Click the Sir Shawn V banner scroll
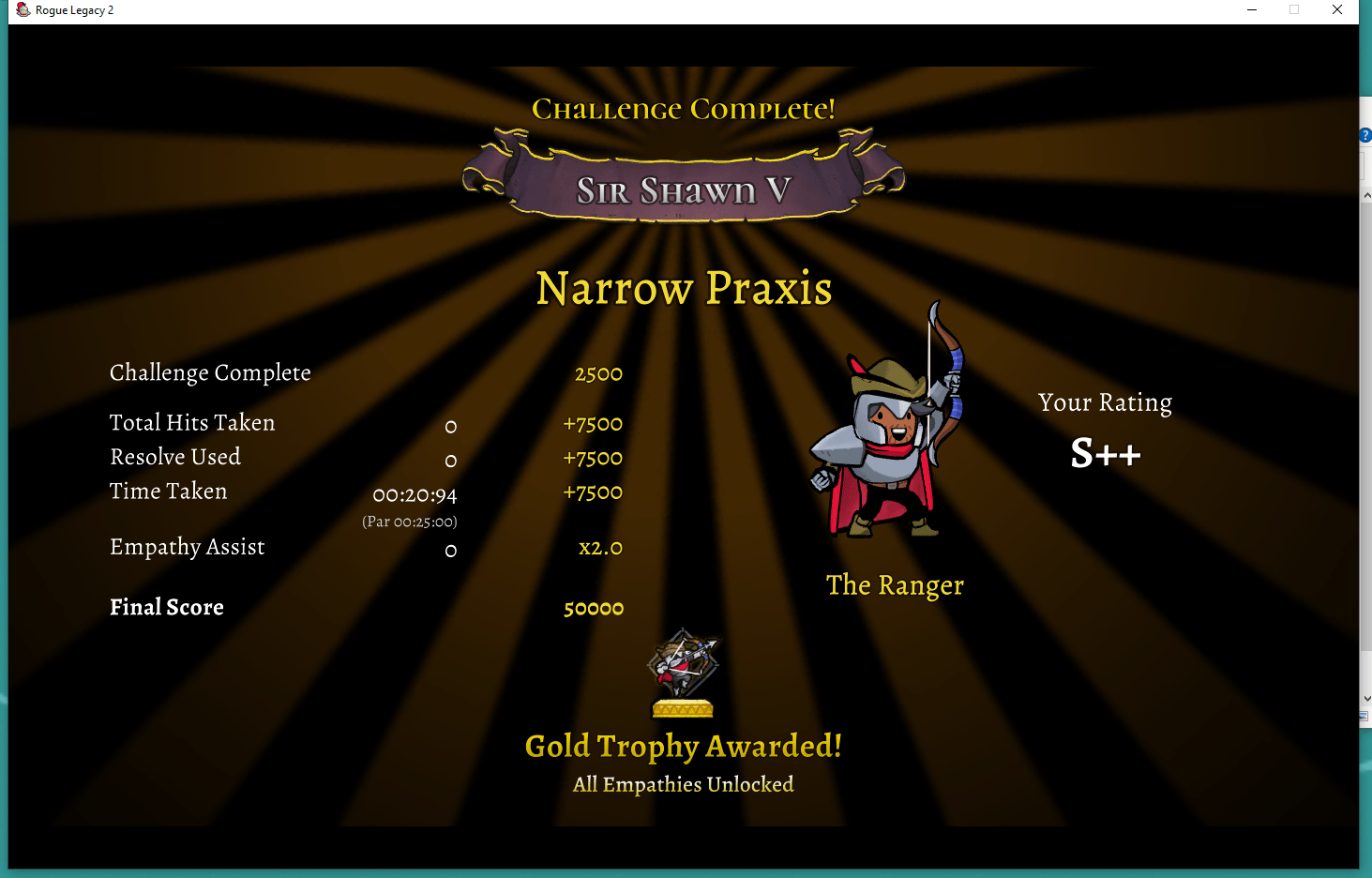This screenshot has width=1372, height=878. click(682, 188)
